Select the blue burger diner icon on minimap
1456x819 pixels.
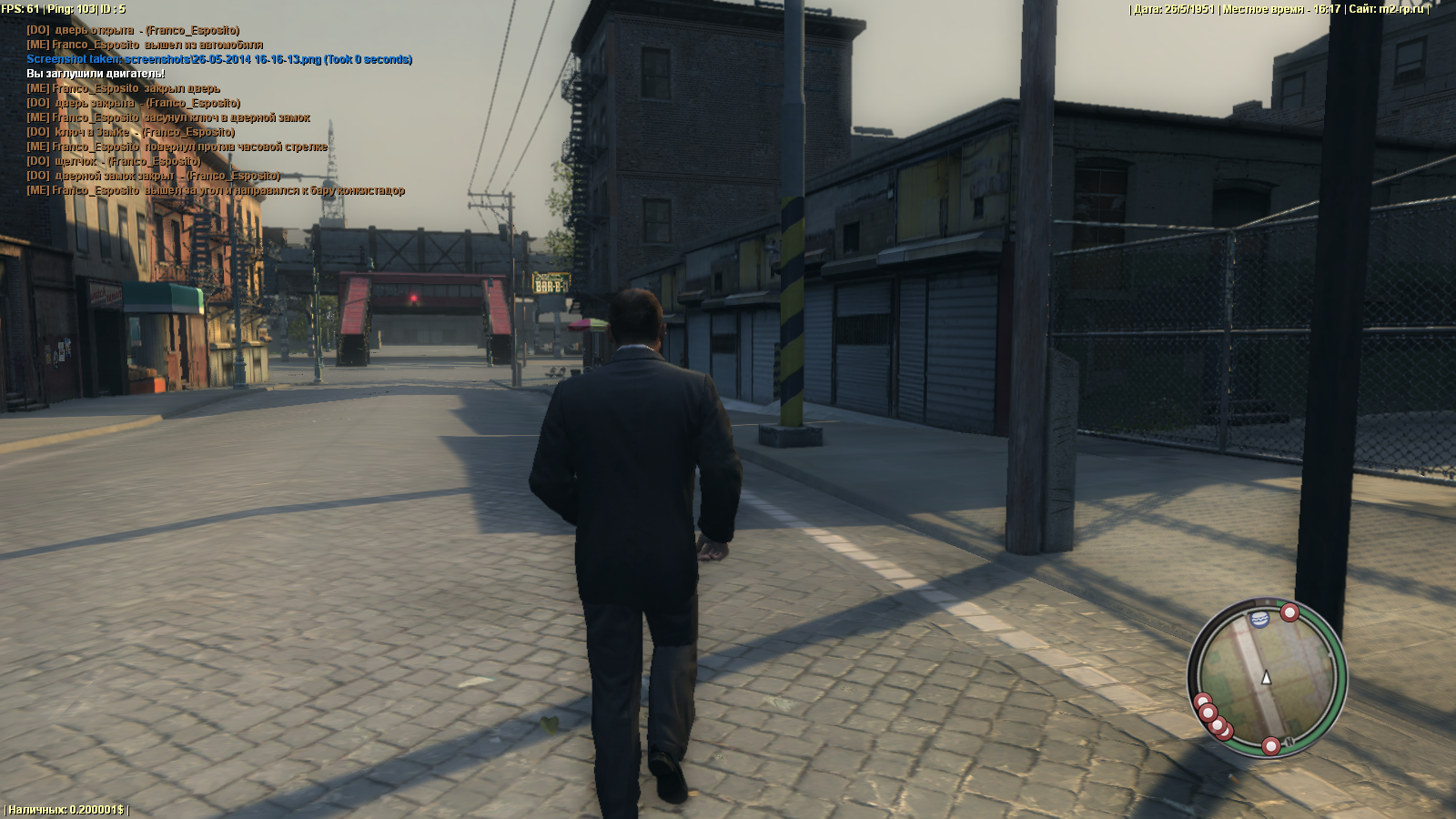[1260, 619]
